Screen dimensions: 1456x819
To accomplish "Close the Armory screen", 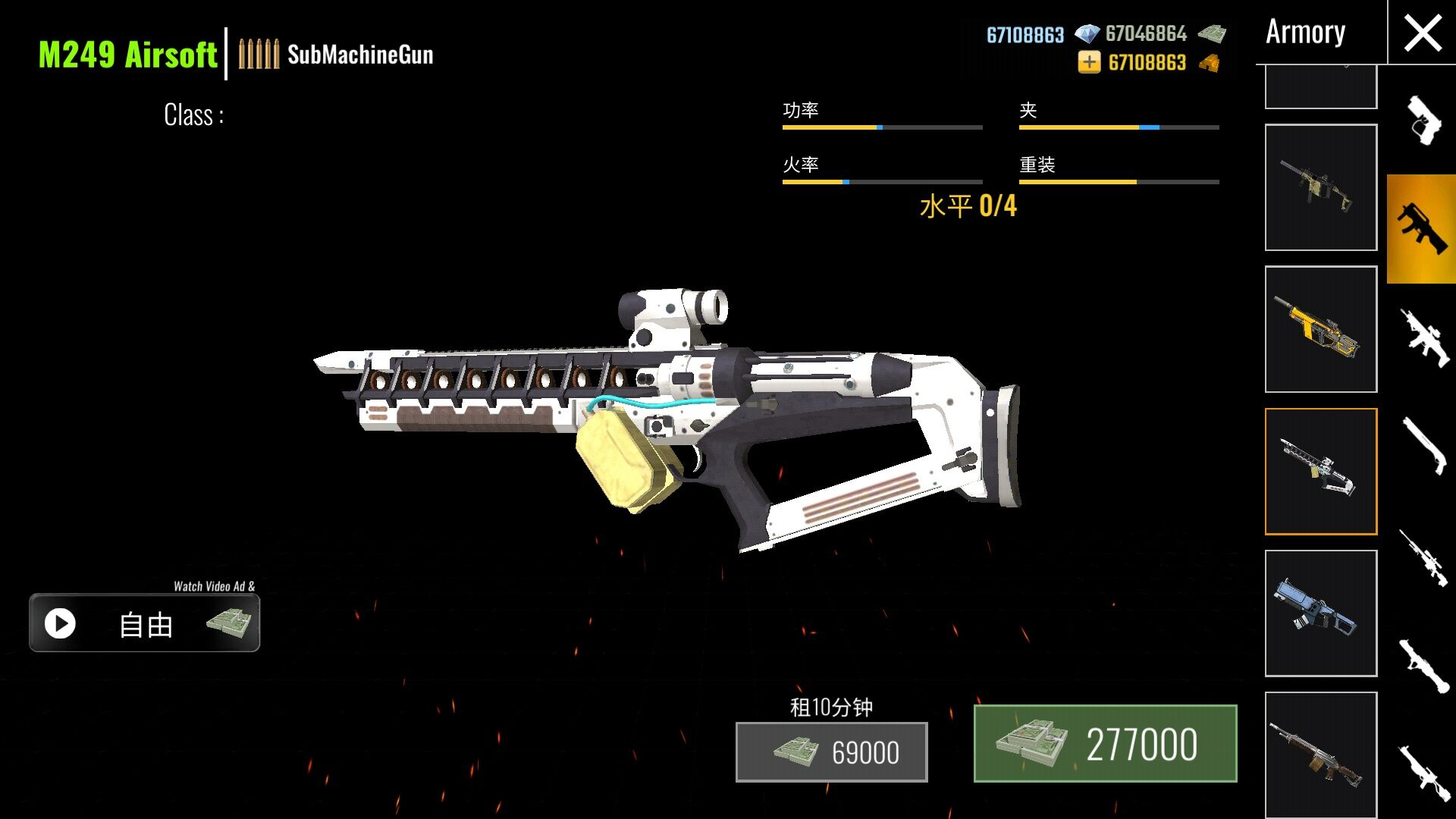I will pos(1422,34).
